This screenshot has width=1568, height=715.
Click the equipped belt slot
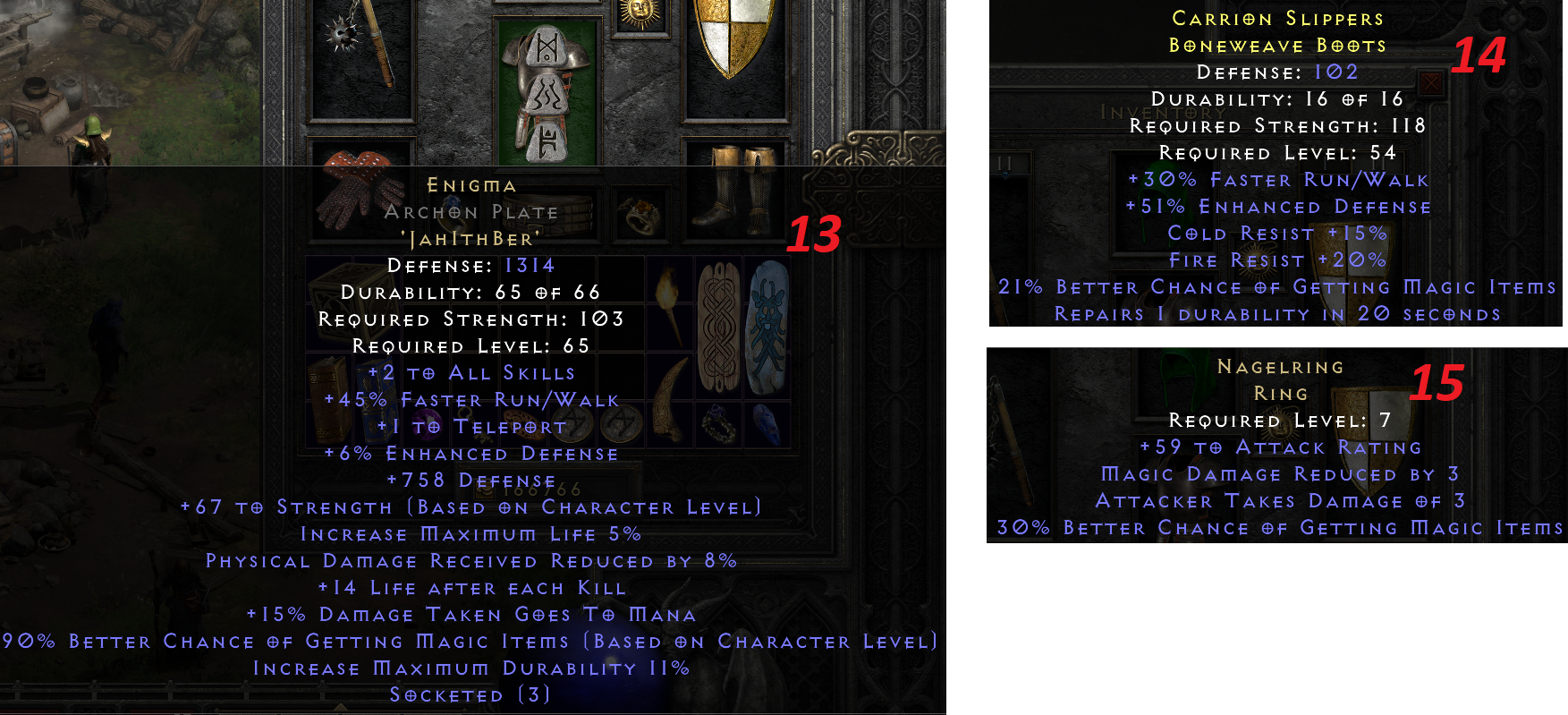pos(548,214)
